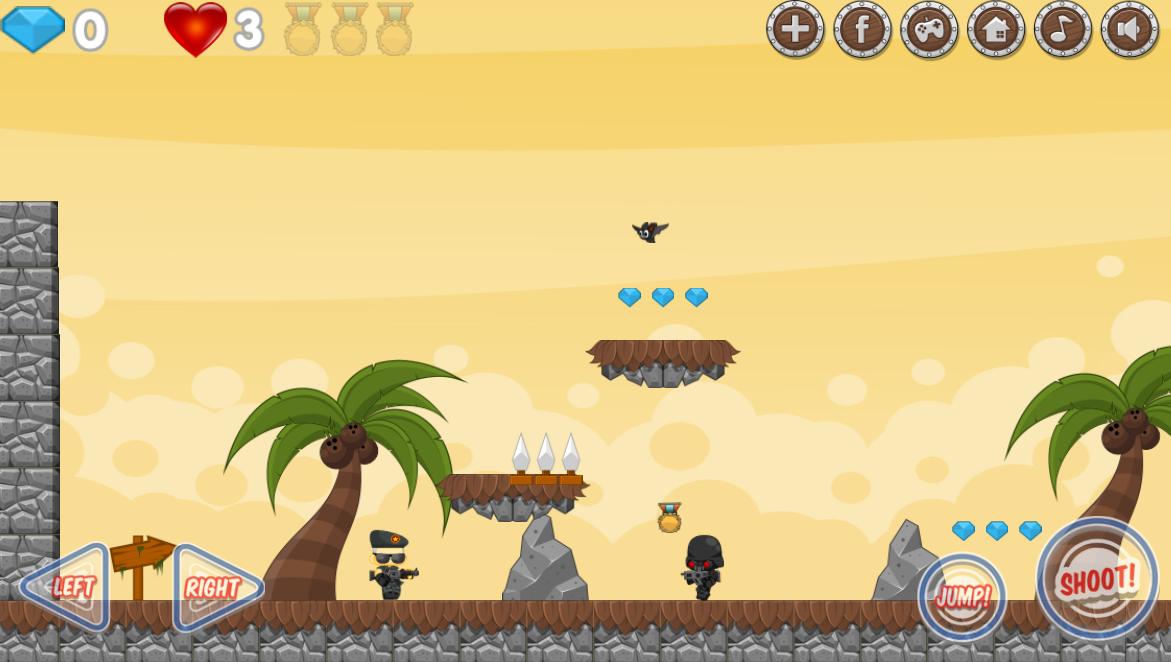Toggle the speaker sound button
This screenshot has width=1171, height=662.
pos(1130,28)
